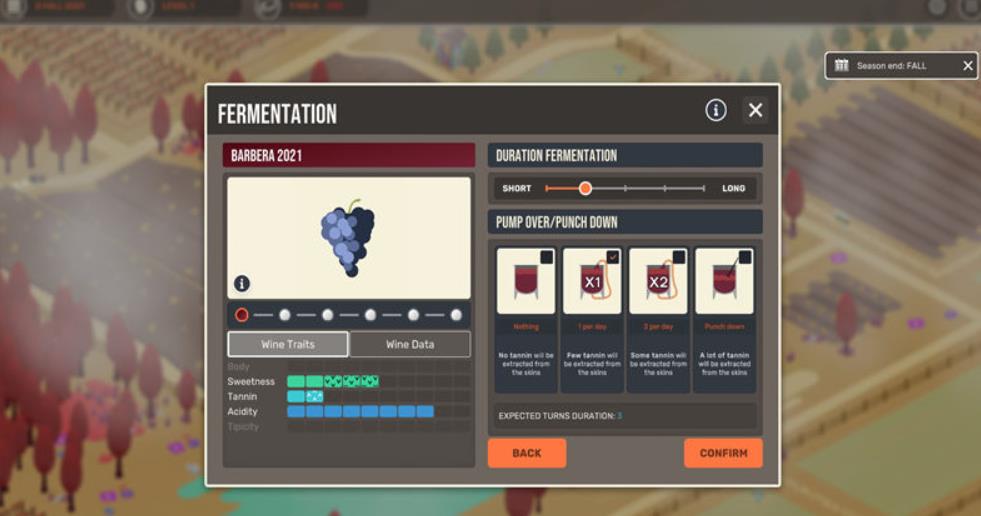Click the fermentation duration slider handle
This screenshot has width=981, height=516.
(x=585, y=188)
